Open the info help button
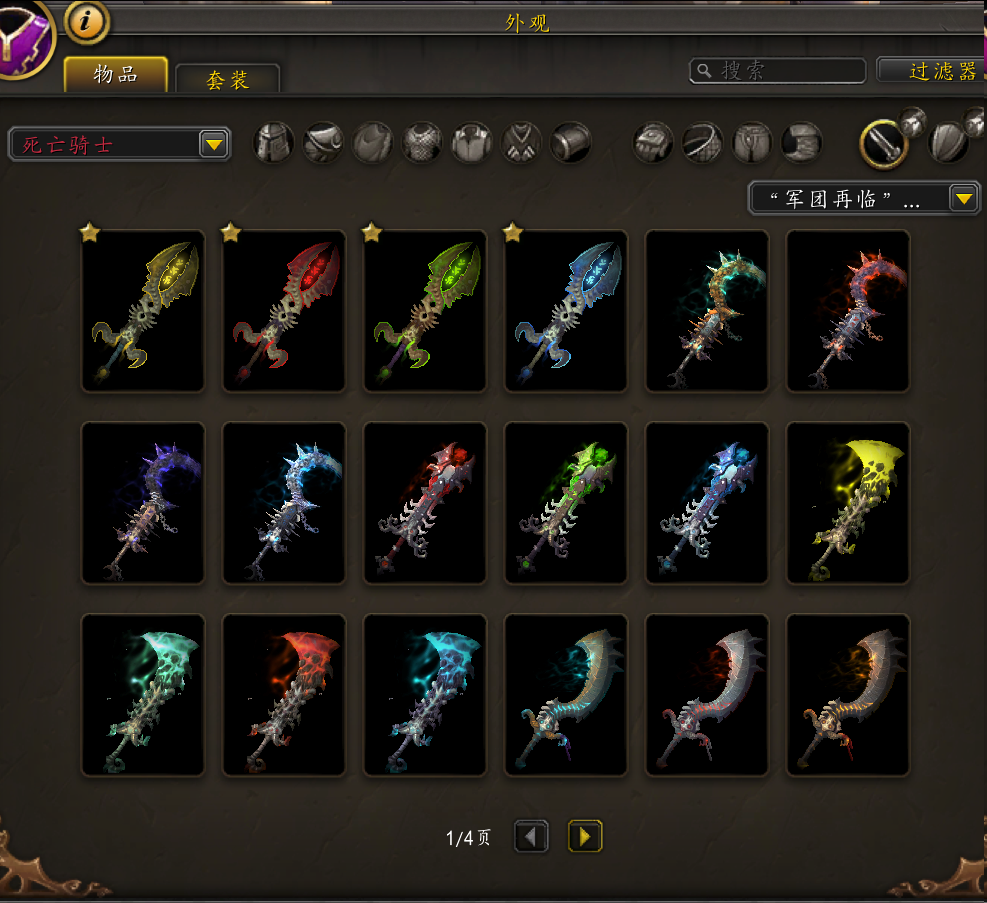This screenshot has height=903, width=987. [87, 20]
